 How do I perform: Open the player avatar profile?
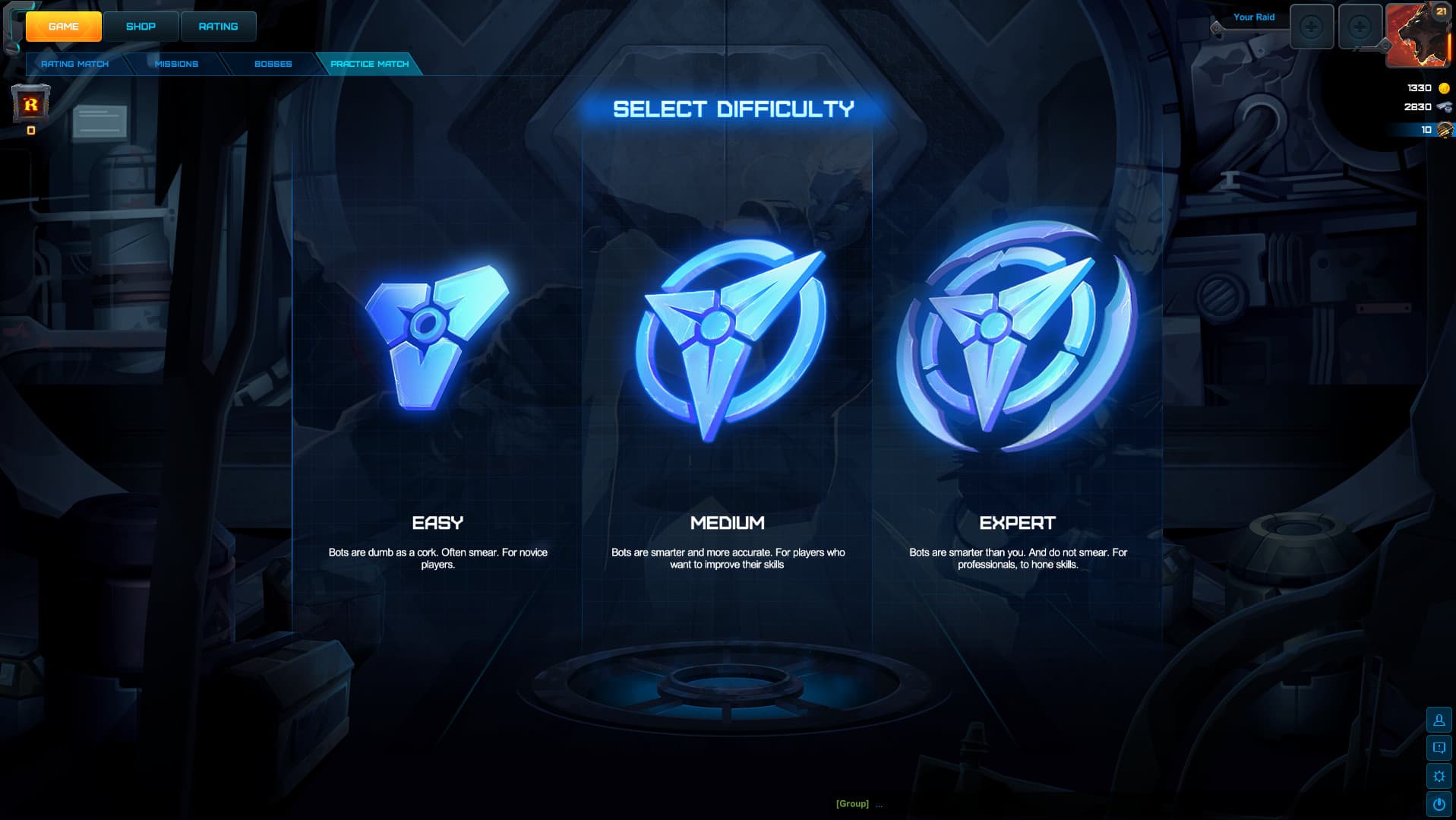pyautogui.click(x=1417, y=34)
